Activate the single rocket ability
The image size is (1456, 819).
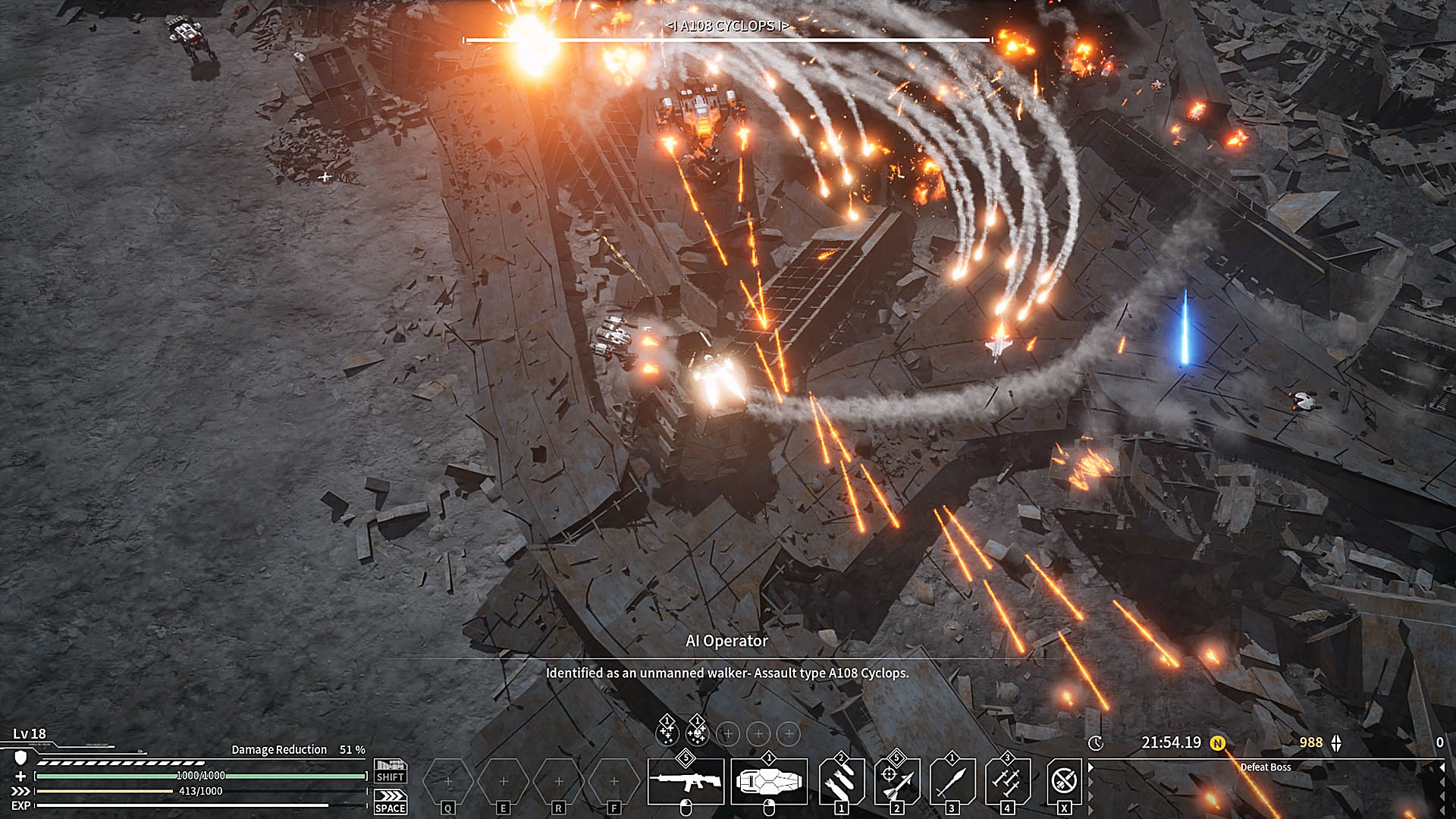(952, 781)
